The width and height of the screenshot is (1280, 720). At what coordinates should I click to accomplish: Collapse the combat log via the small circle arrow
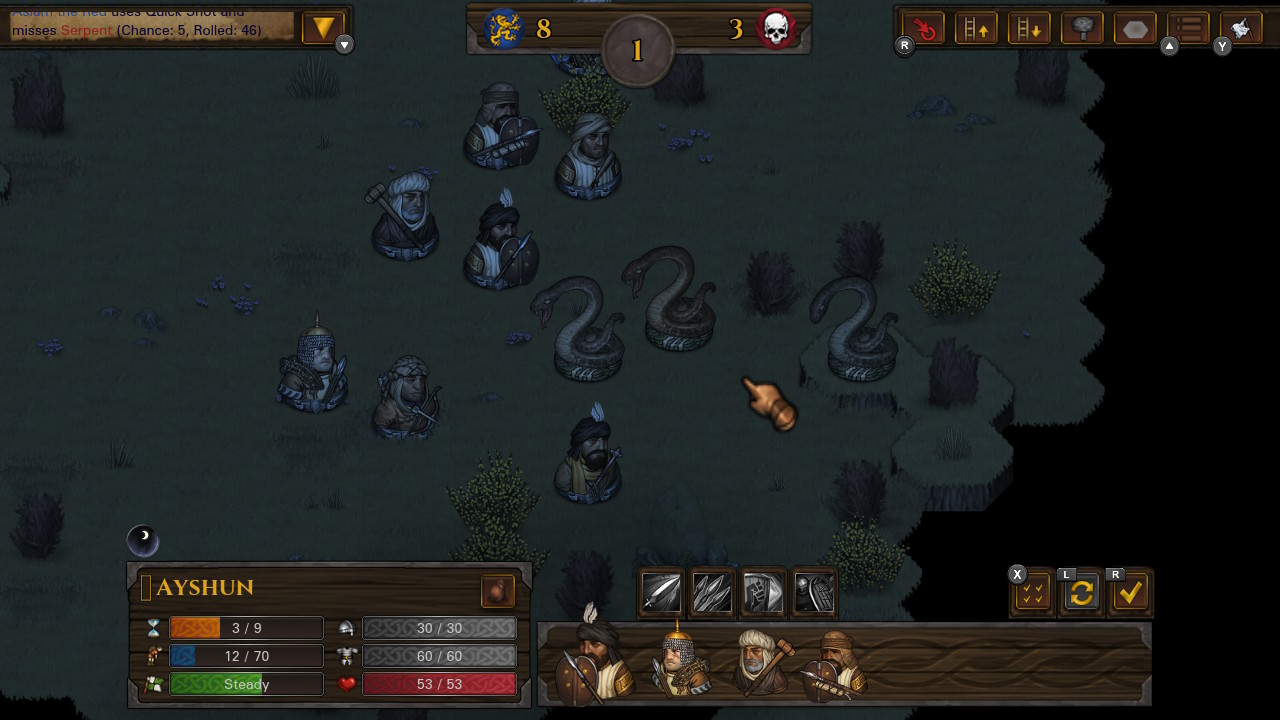pos(343,44)
